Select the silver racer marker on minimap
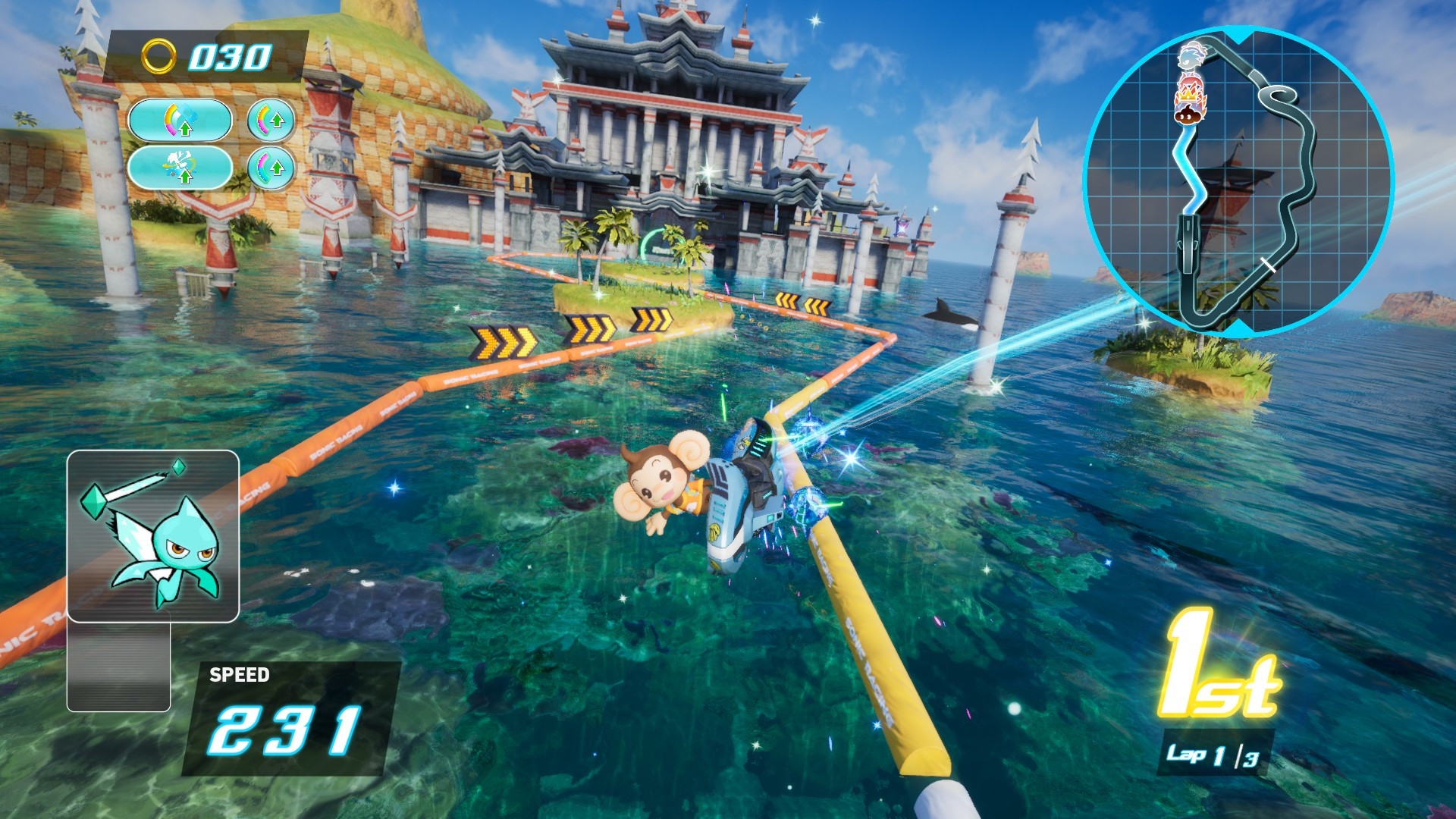 click(1190, 57)
